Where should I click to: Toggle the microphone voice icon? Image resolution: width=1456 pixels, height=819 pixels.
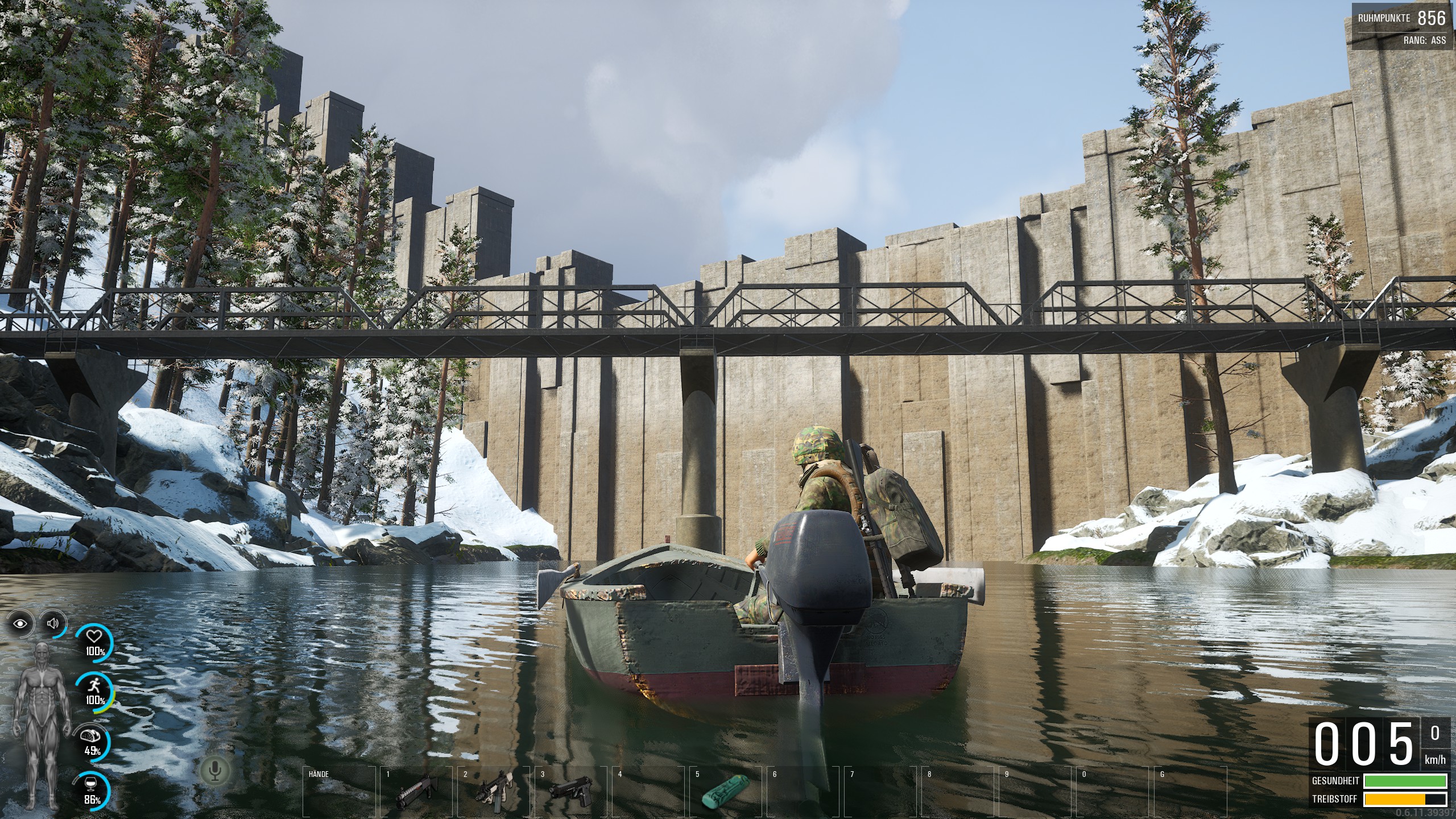click(215, 771)
